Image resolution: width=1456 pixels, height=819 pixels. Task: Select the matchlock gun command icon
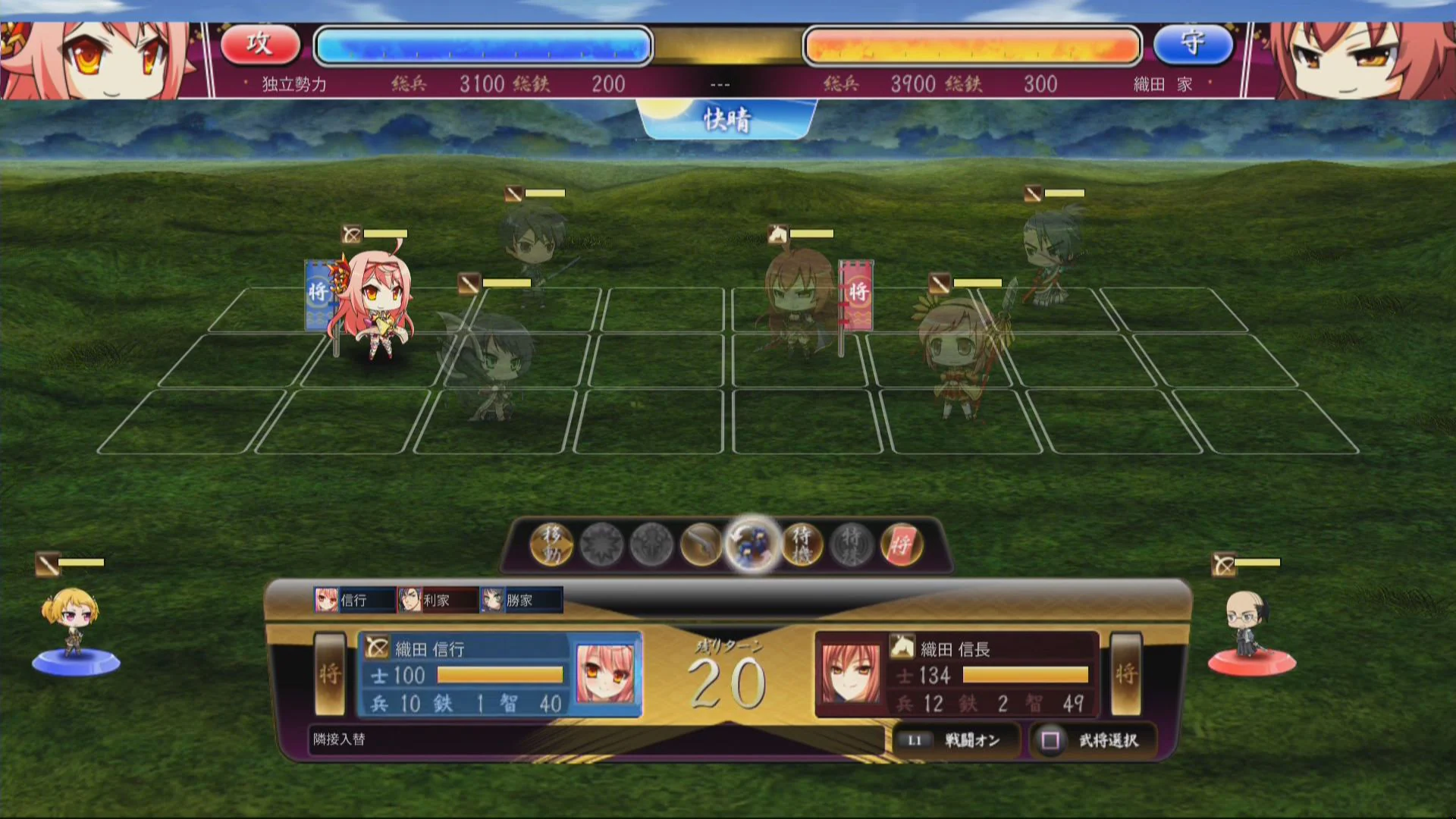click(x=701, y=544)
